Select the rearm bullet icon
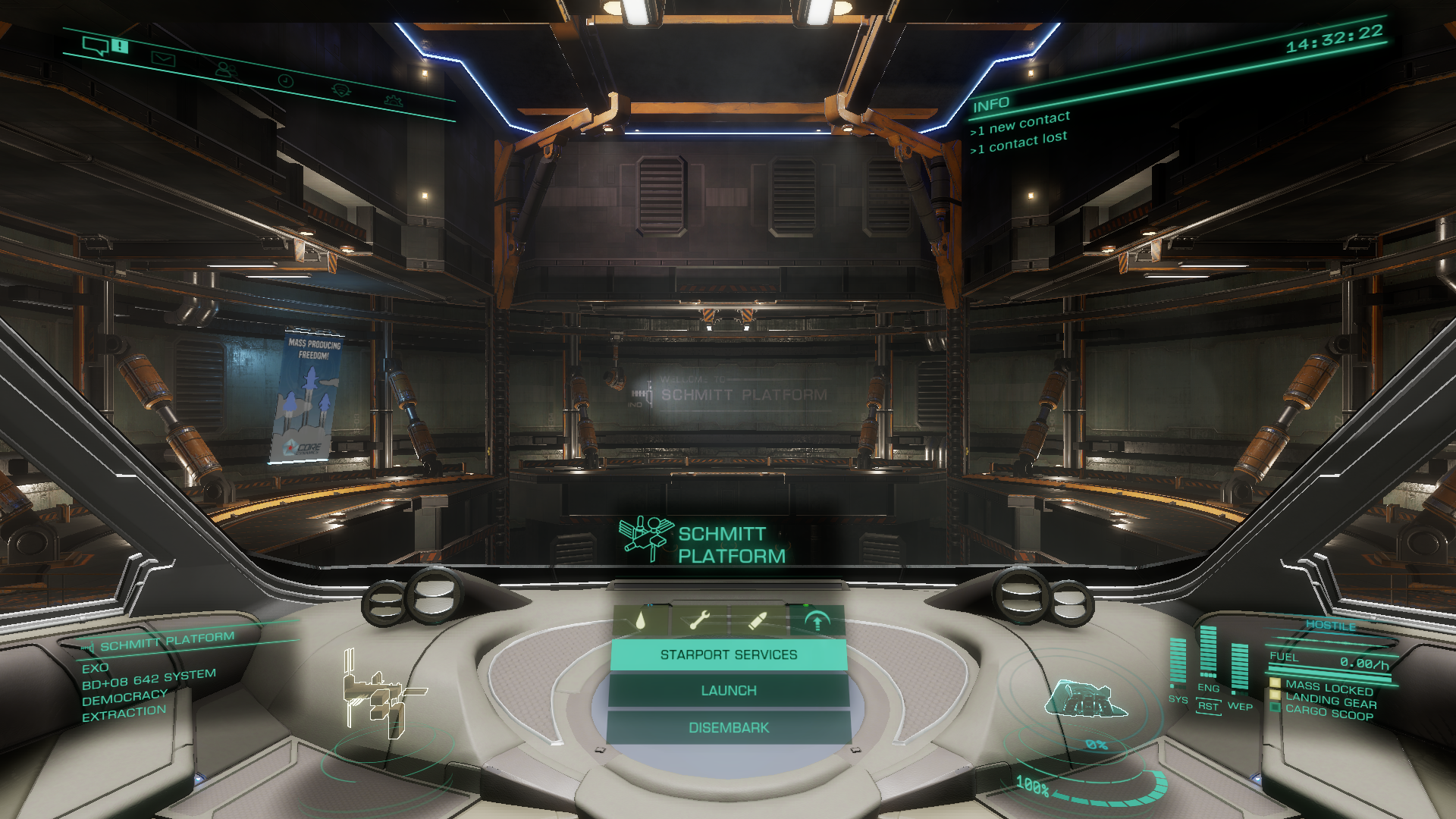 coord(758,621)
